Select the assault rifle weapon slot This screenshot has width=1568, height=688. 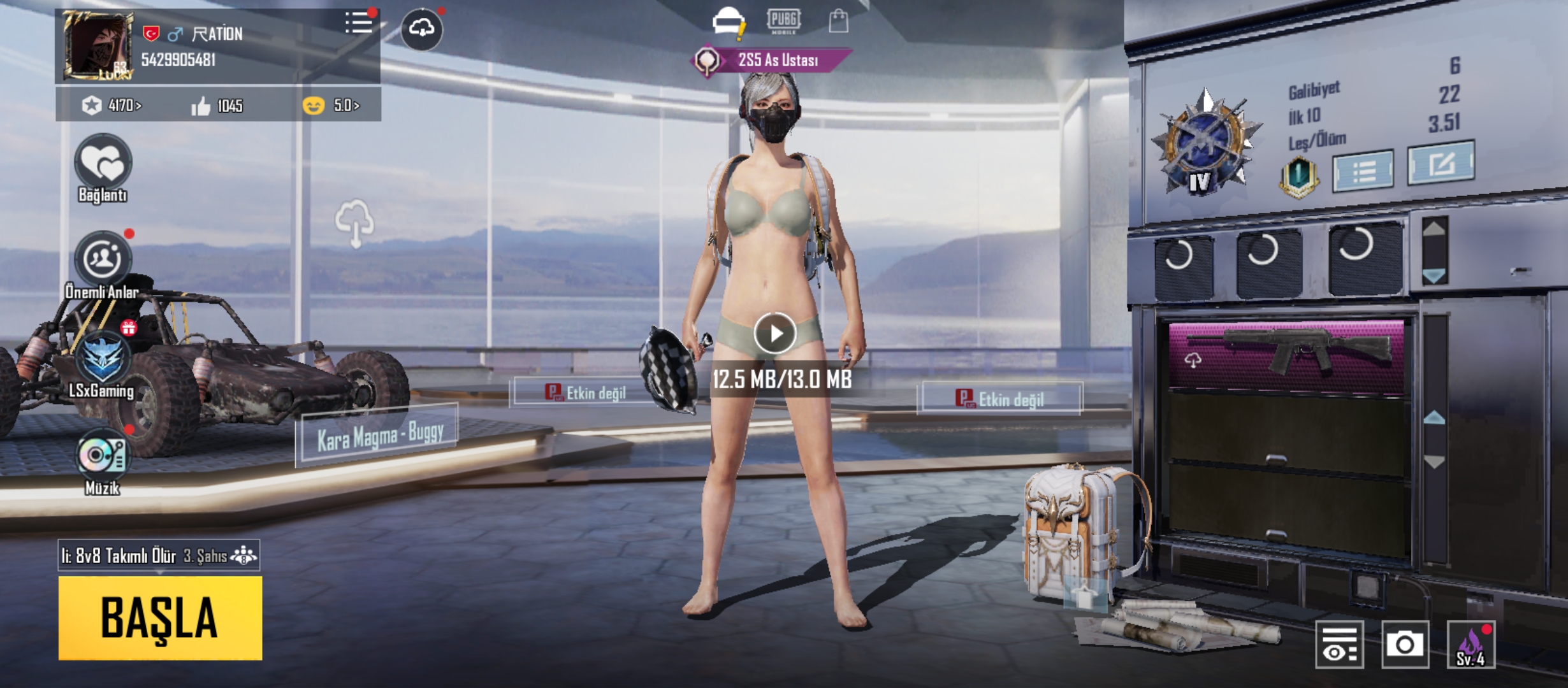[1286, 357]
